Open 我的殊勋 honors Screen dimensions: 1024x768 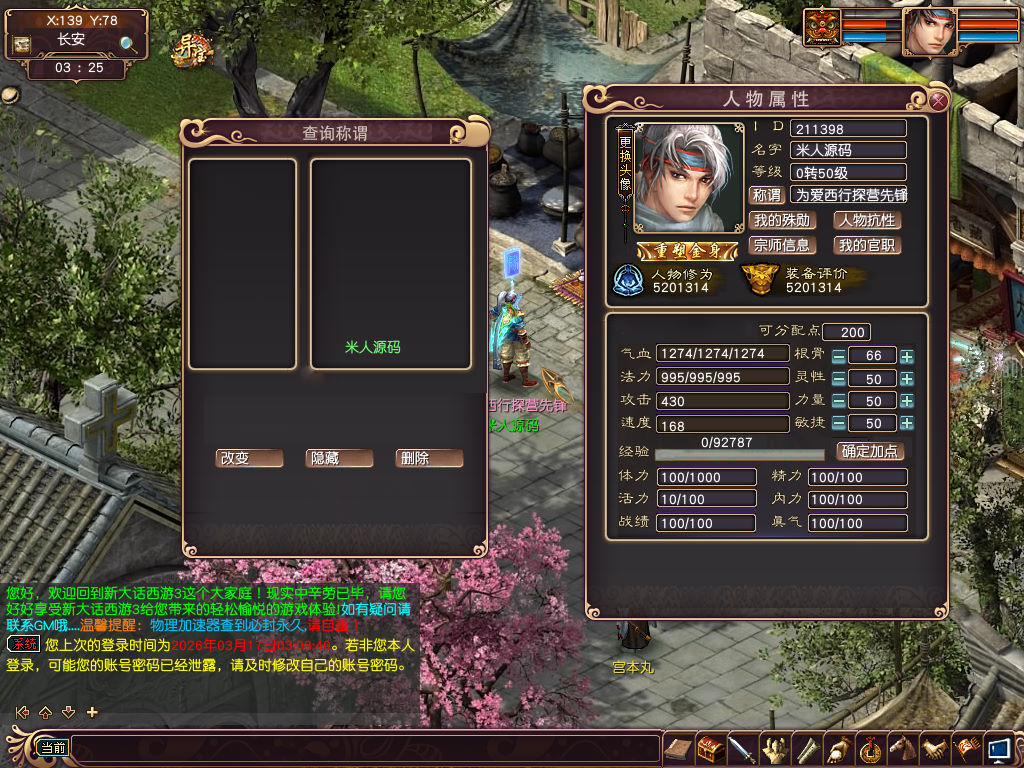(781, 220)
